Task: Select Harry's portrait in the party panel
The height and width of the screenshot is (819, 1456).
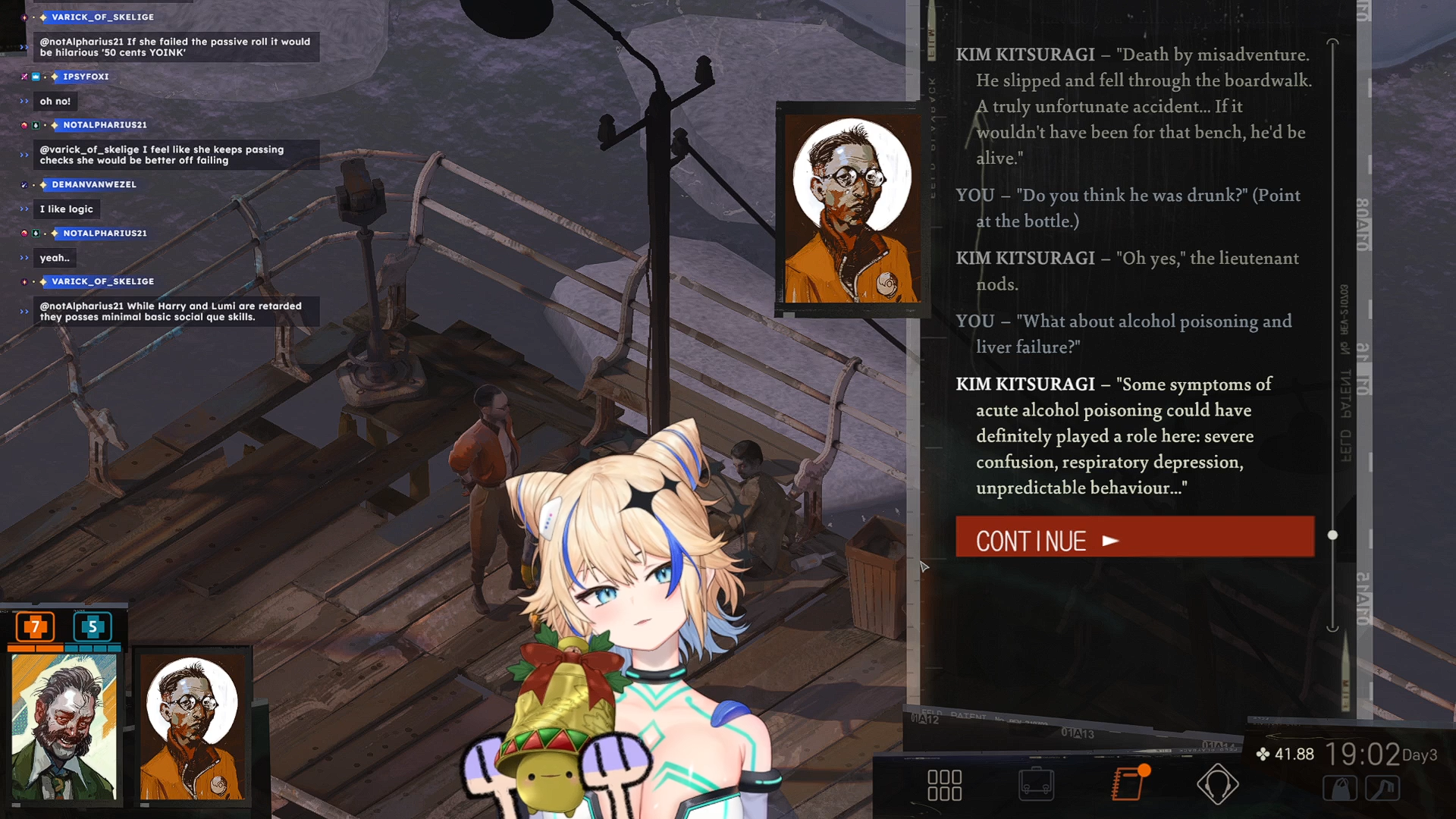Action: coord(64,726)
